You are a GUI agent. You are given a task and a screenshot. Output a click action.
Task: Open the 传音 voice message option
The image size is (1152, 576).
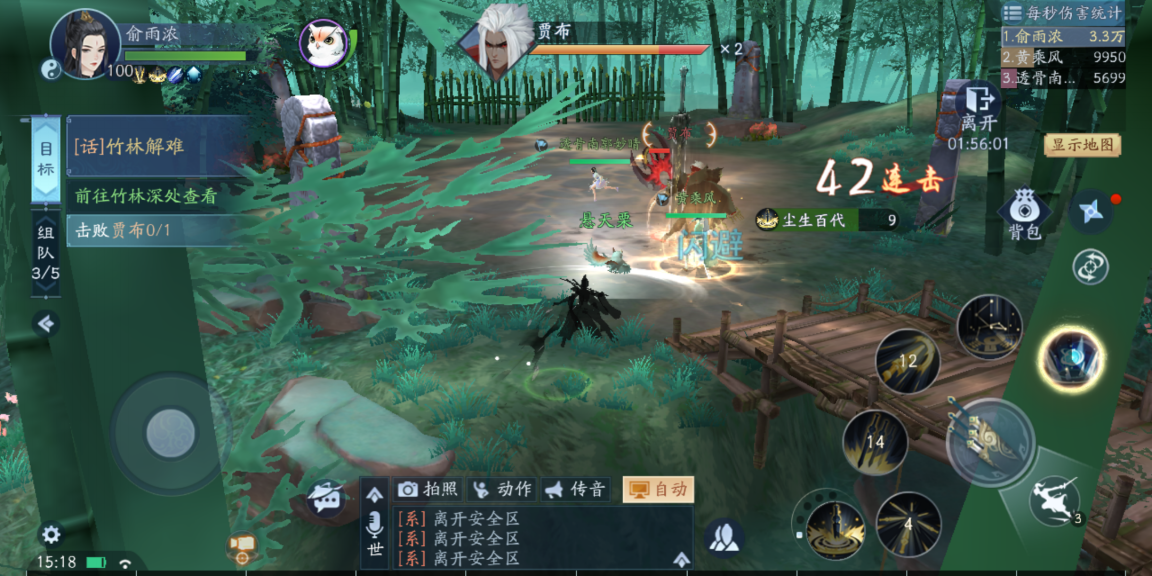pyautogui.click(x=575, y=489)
